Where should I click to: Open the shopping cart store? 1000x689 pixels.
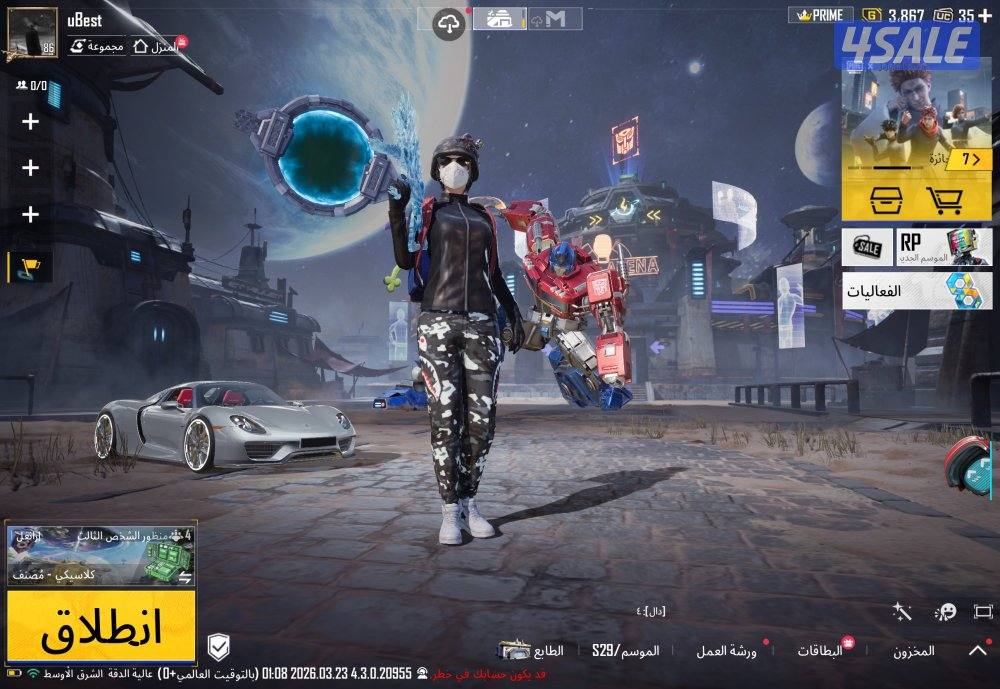[x=943, y=201]
